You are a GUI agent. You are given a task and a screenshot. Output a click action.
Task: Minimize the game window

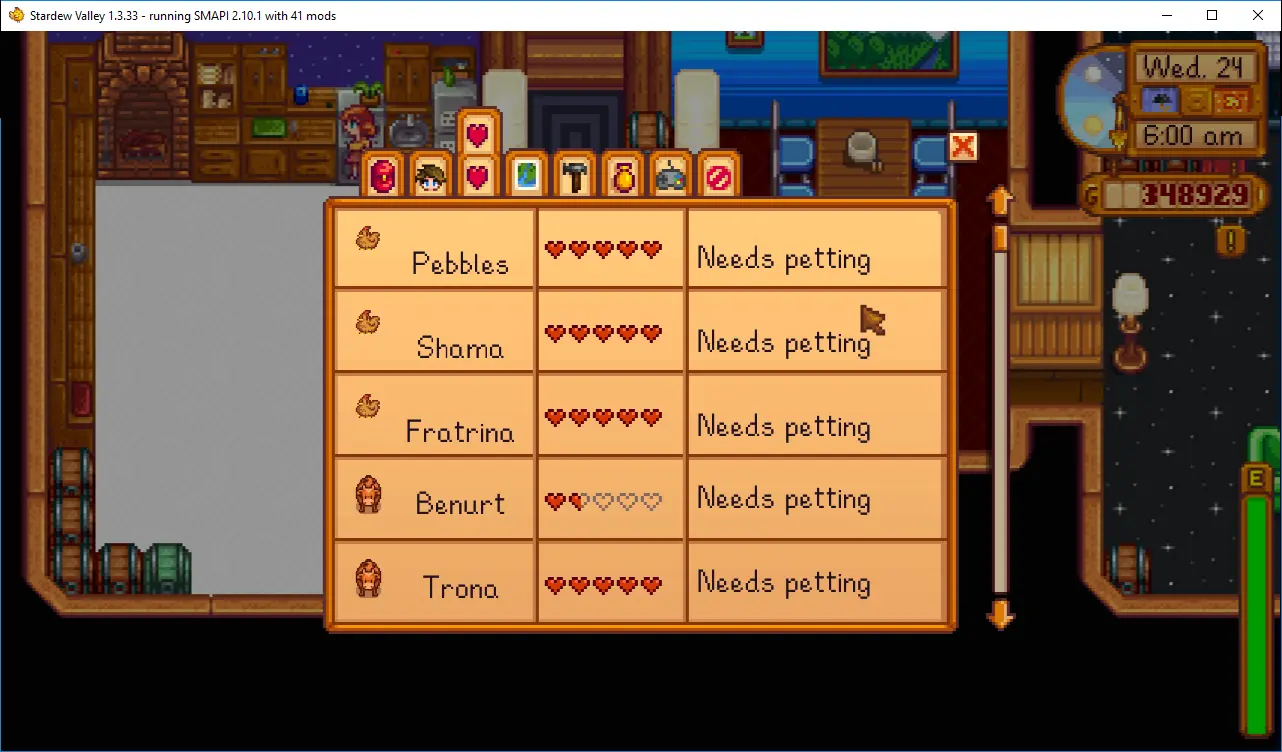pyautogui.click(x=1166, y=15)
